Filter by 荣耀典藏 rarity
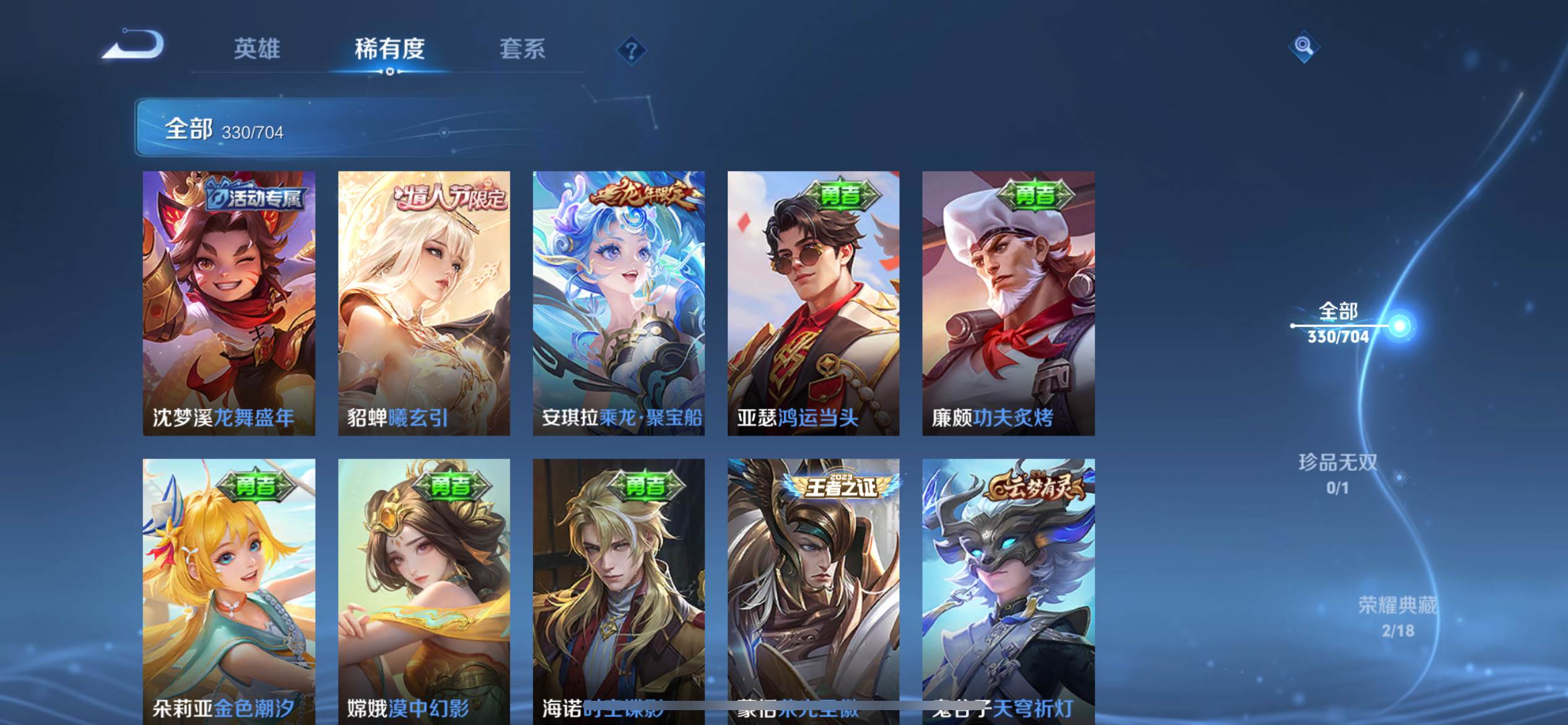The height and width of the screenshot is (725, 1568). pyautogui.click(x=1398, y=616)
